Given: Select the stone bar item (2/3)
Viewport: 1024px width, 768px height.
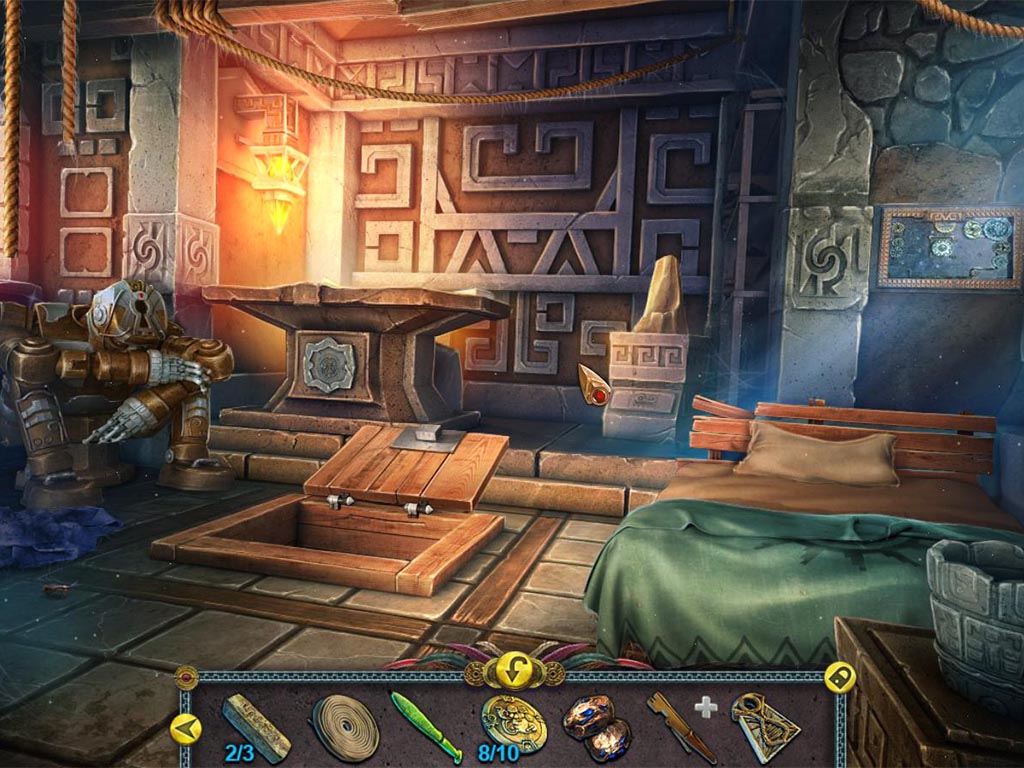Looking at the screenshot, I should [x=256, y=724].
